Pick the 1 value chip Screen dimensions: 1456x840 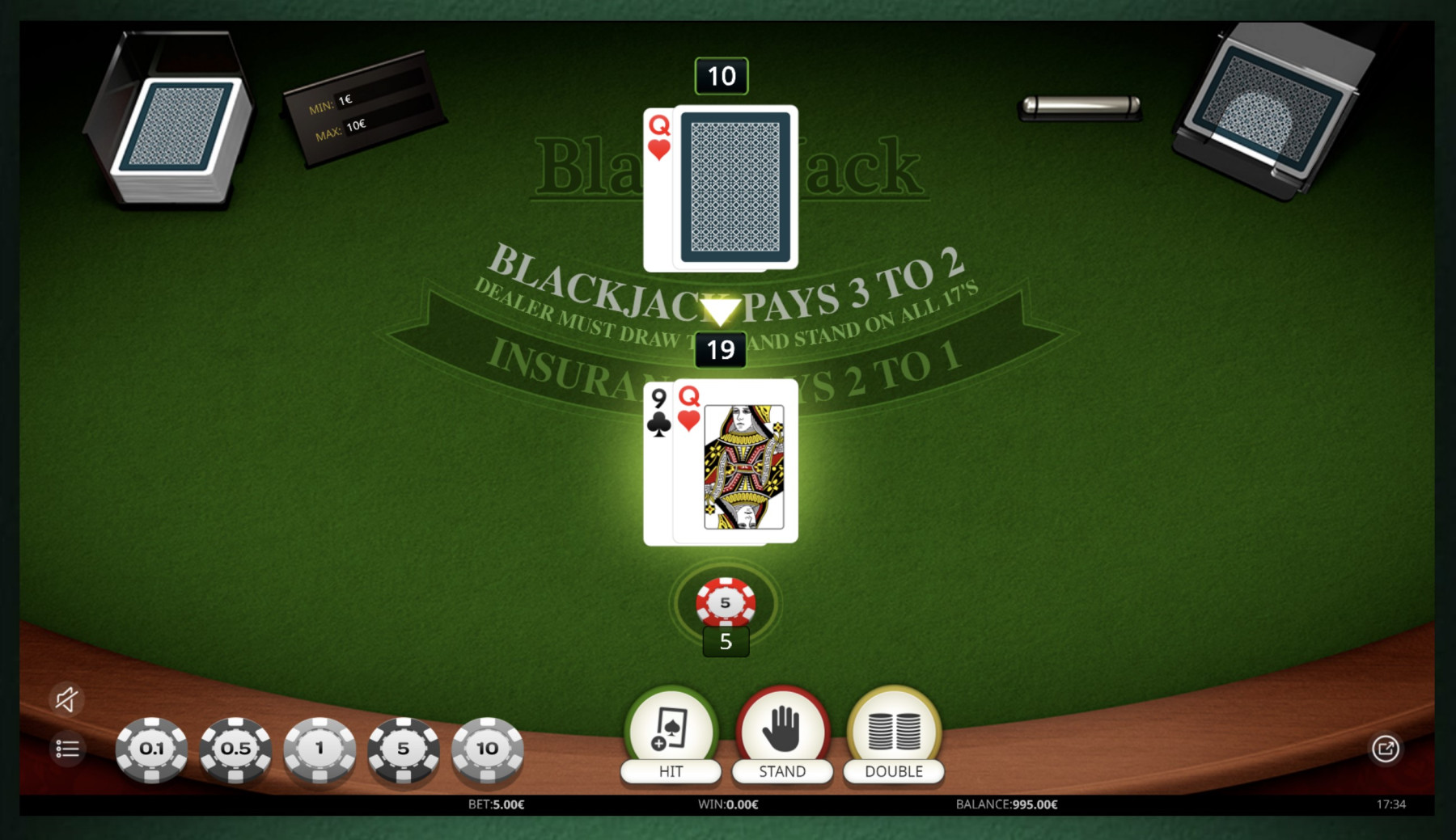(320, 749)
